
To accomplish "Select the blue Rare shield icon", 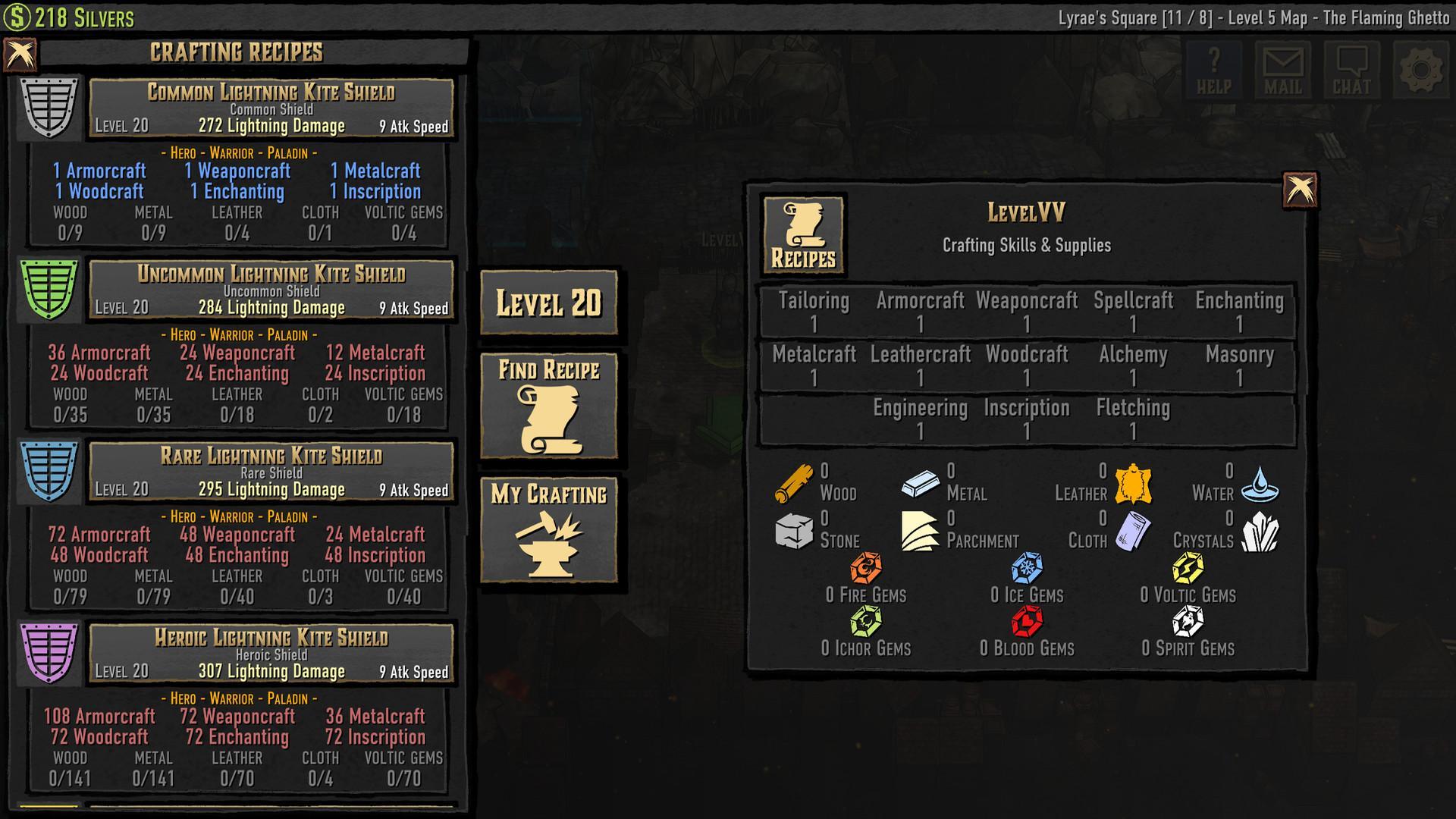I will tap(47, 472).
